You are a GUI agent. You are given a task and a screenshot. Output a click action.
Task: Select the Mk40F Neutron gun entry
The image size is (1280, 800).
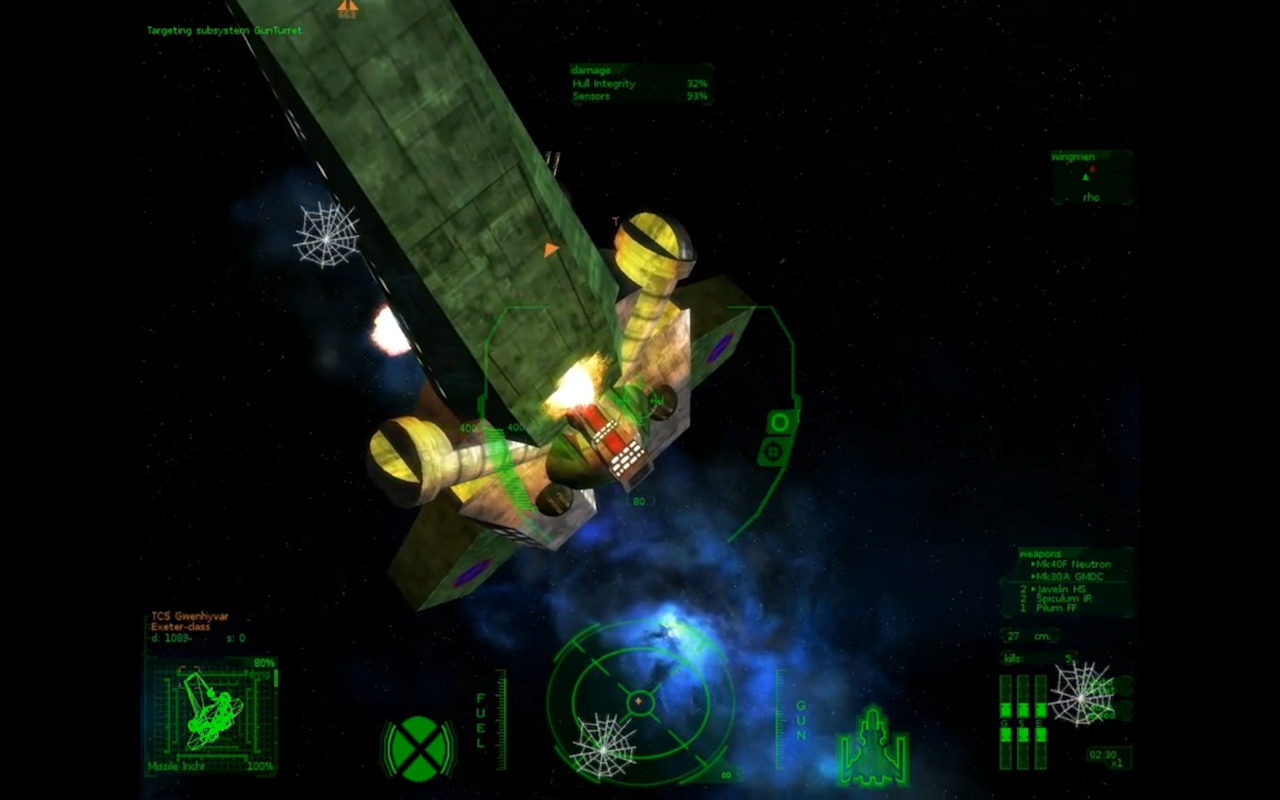click(x=1073, y=565)
